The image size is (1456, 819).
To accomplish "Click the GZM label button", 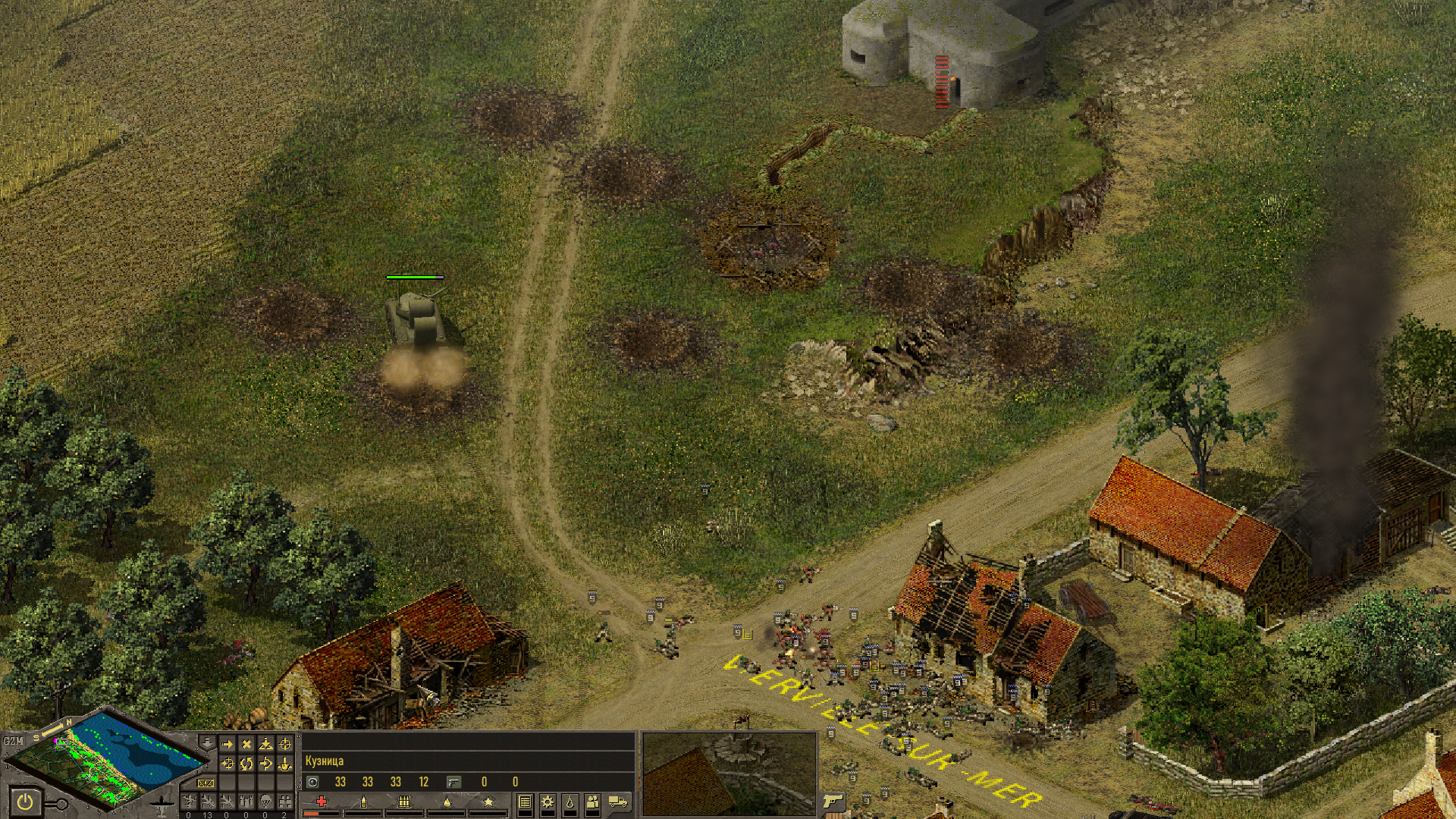I will [13, 741].
